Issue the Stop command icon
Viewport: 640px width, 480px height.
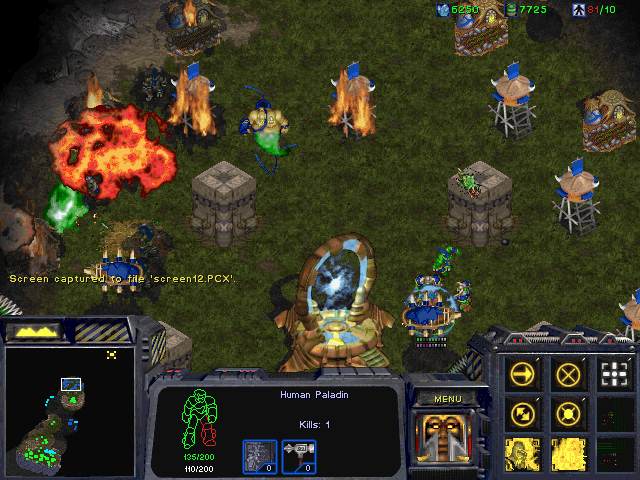[569, 374]
